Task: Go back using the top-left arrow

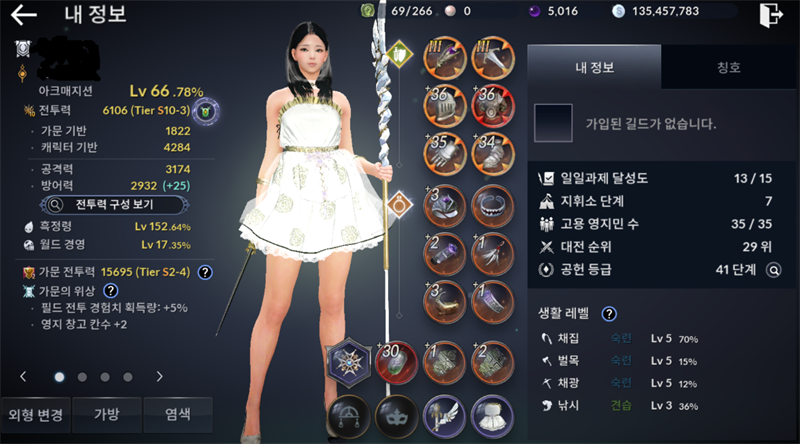Action: click(23, 15)
